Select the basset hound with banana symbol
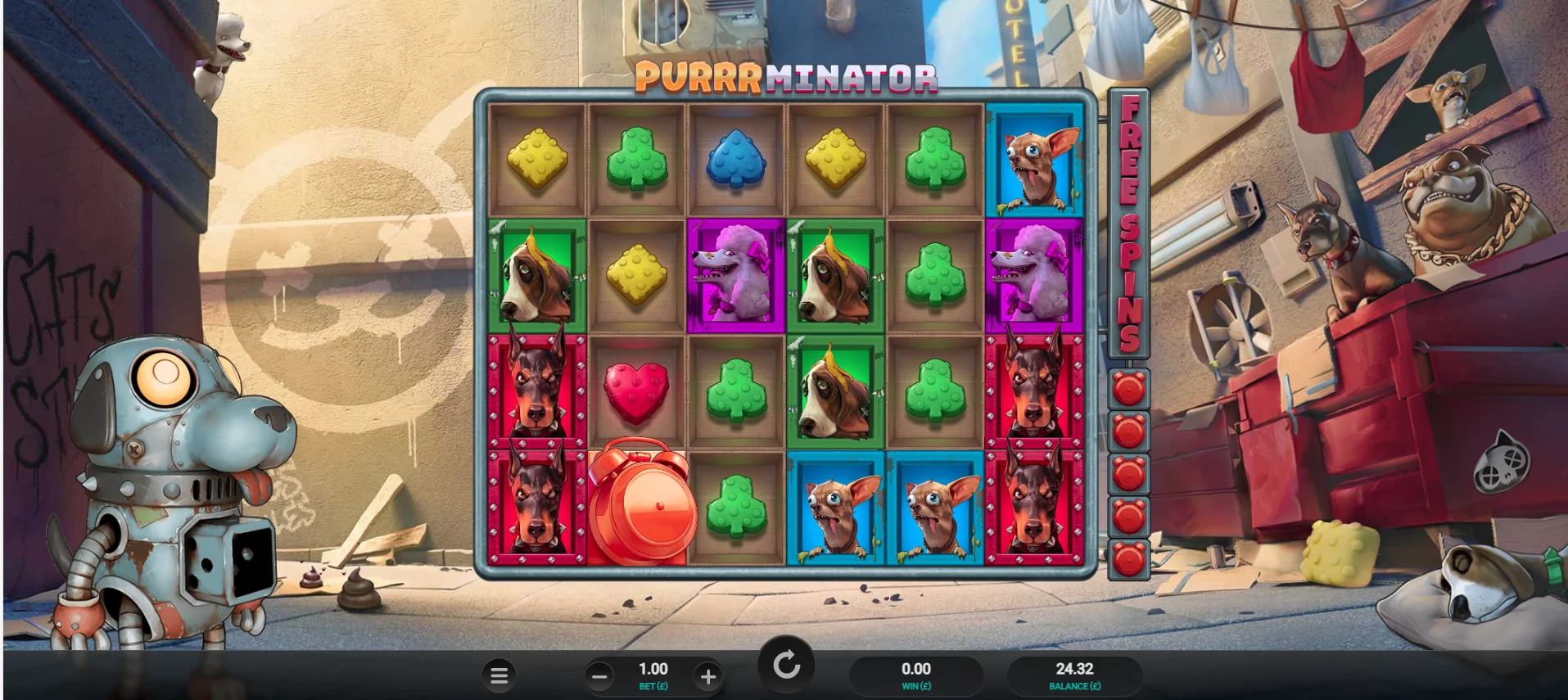 [x=538, y=273]
